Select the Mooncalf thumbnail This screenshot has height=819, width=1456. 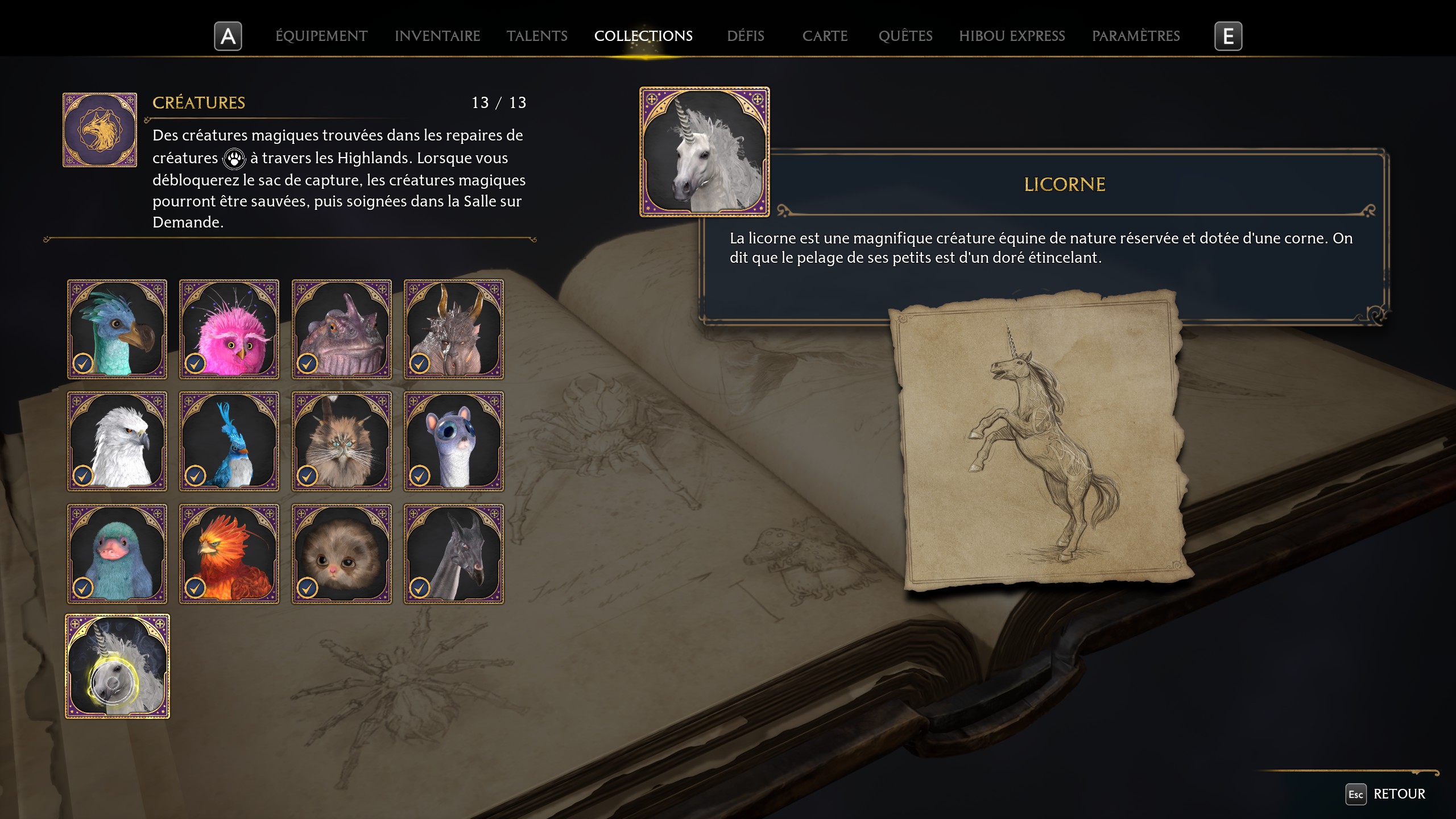(x=454, y=441)
